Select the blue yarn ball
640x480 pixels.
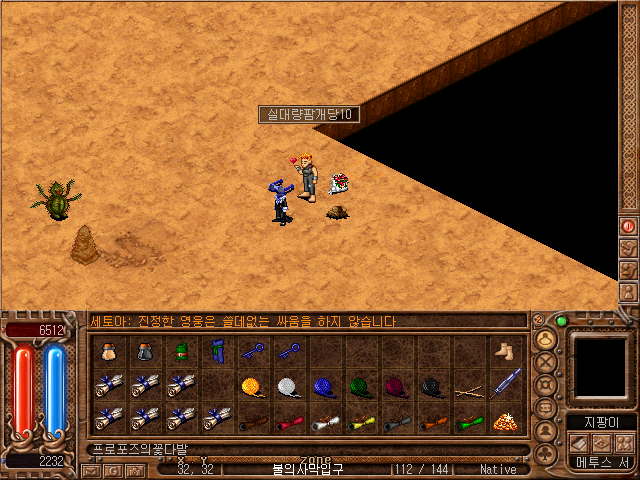pos(324,386)
